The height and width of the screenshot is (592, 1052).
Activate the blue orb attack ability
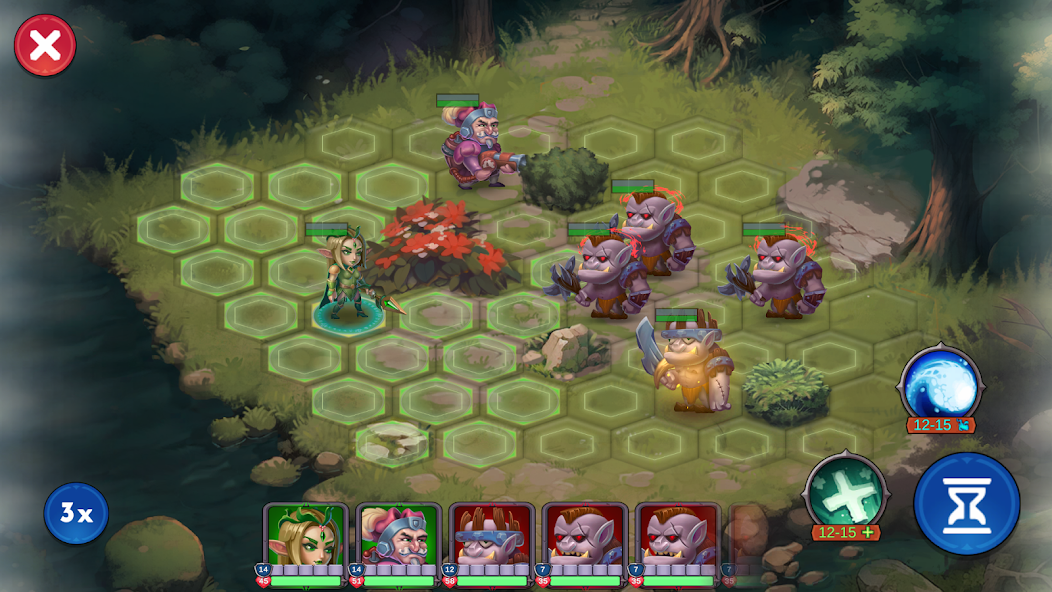[940, 385]
